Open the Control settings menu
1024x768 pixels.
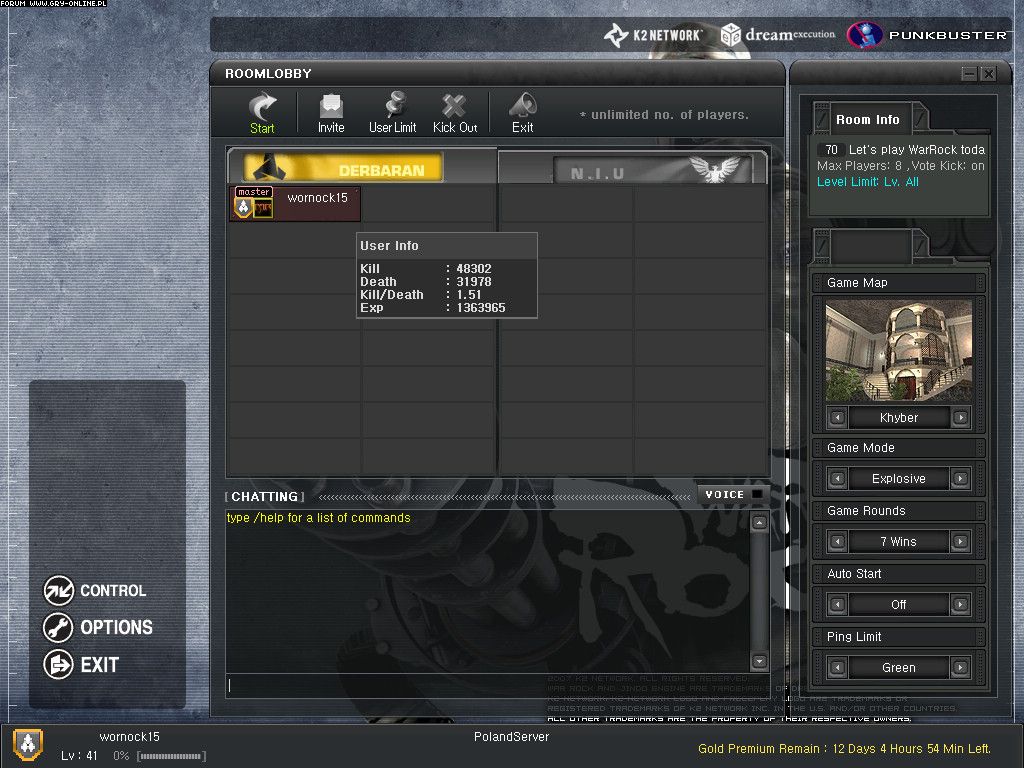click(x=96, y=591)
